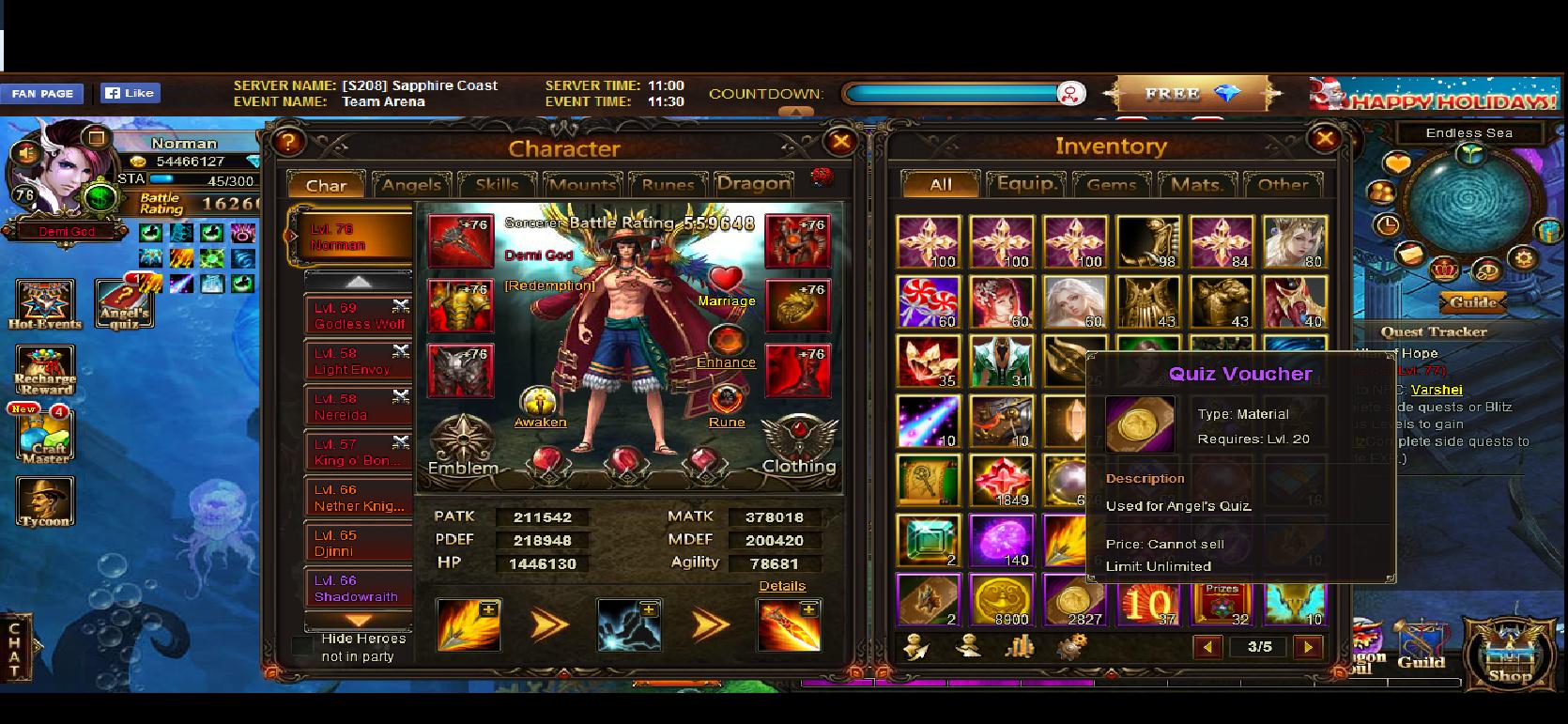Switch to the Dragon tab
Viewport: 1568px width, 724px height.
753,184
